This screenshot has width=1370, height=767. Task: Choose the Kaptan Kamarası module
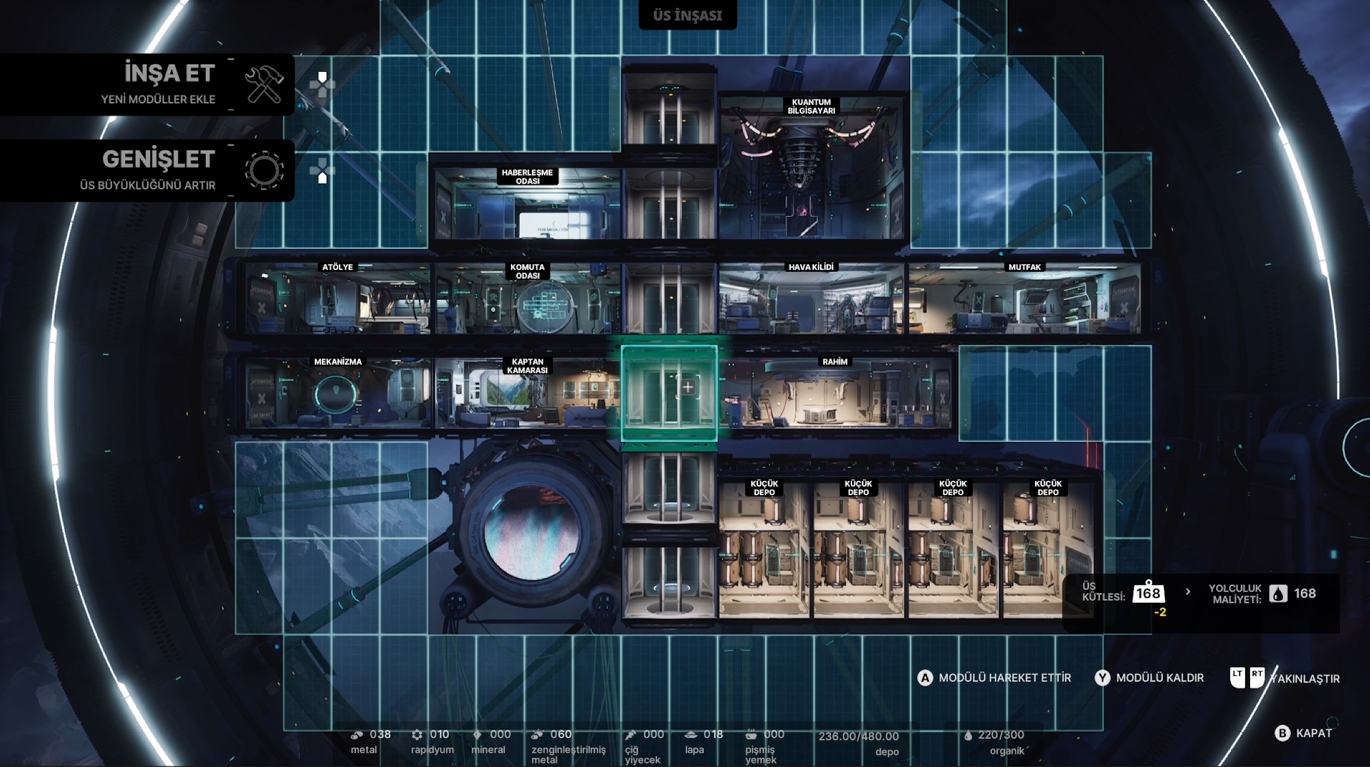tap(527, 393)
